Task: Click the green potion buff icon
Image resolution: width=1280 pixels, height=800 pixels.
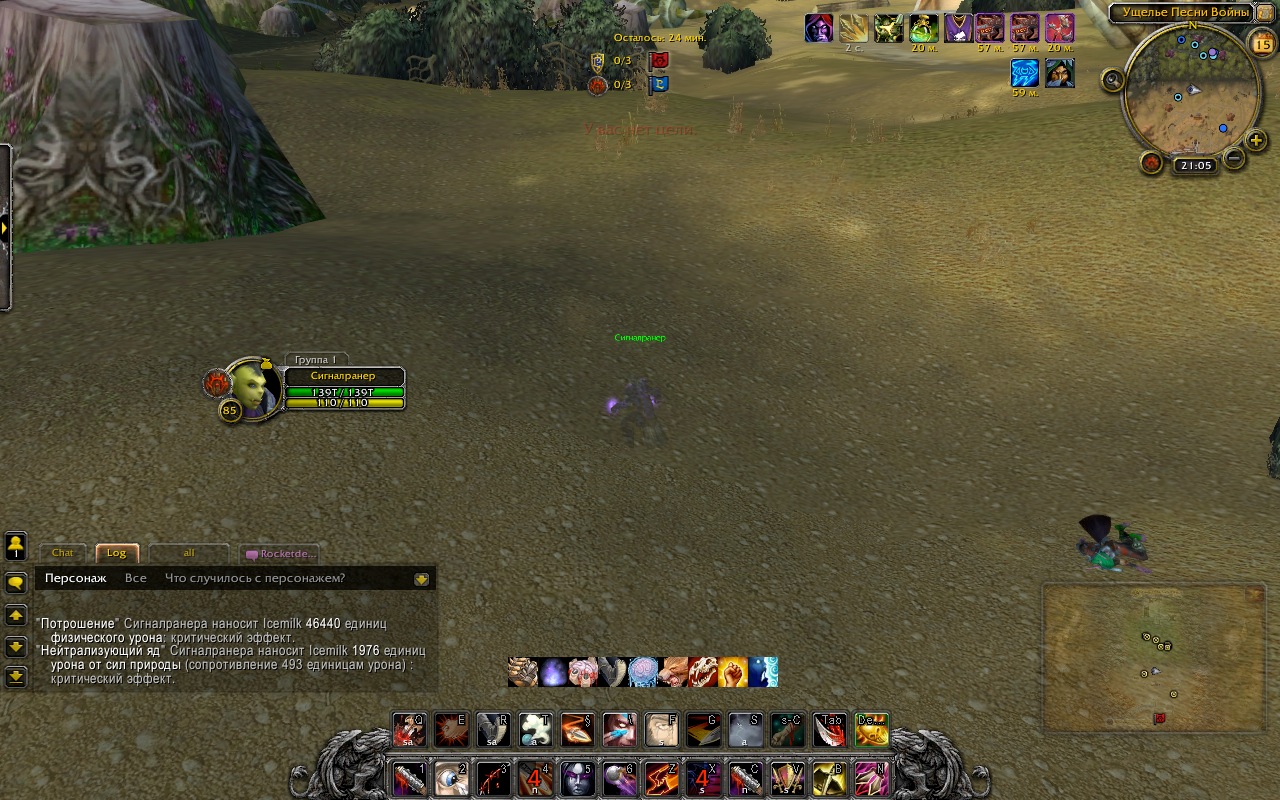Action: (923, 29)
